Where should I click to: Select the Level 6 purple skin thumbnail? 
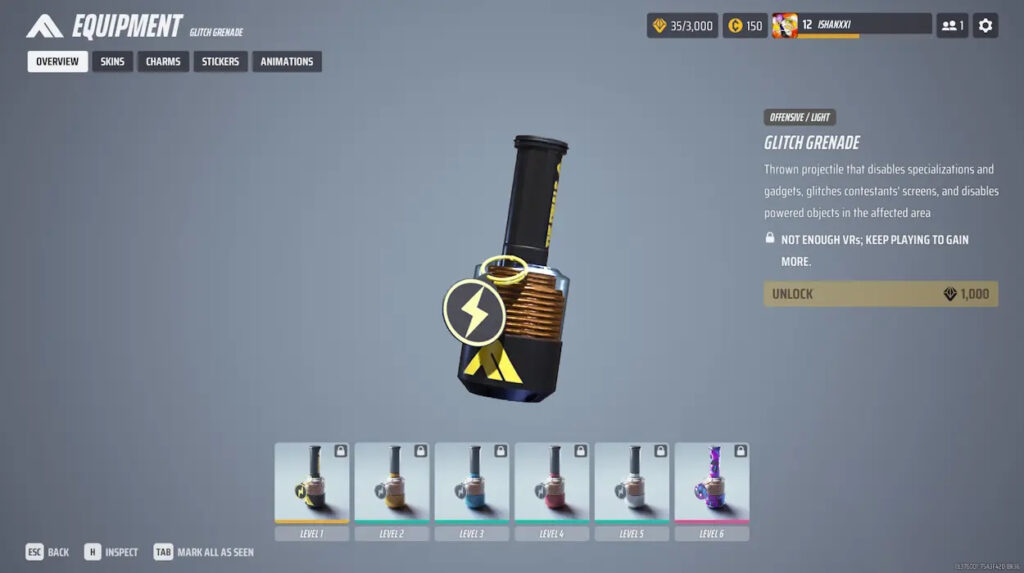(712, 483)
